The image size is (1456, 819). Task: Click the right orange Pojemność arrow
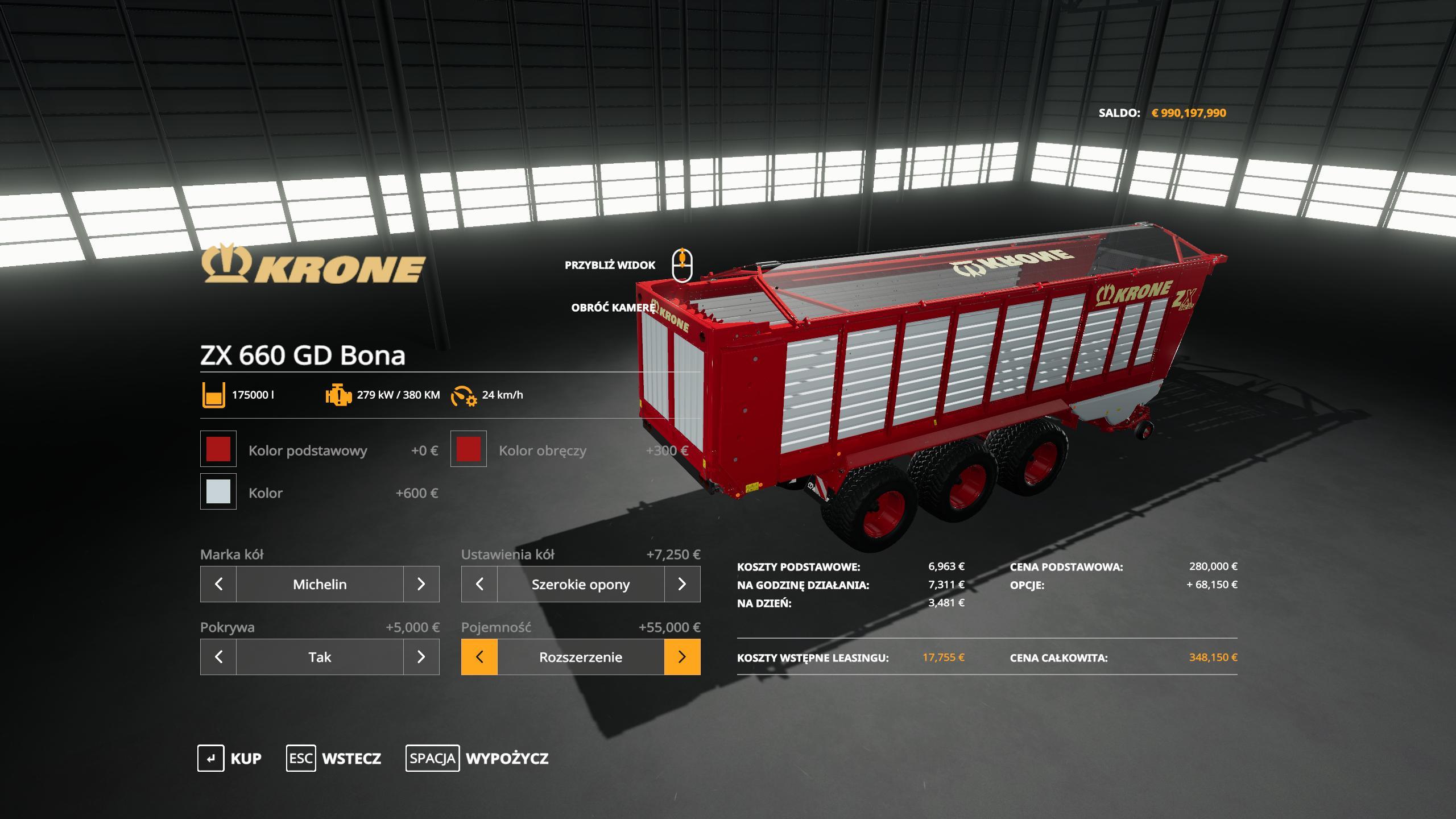682,657
